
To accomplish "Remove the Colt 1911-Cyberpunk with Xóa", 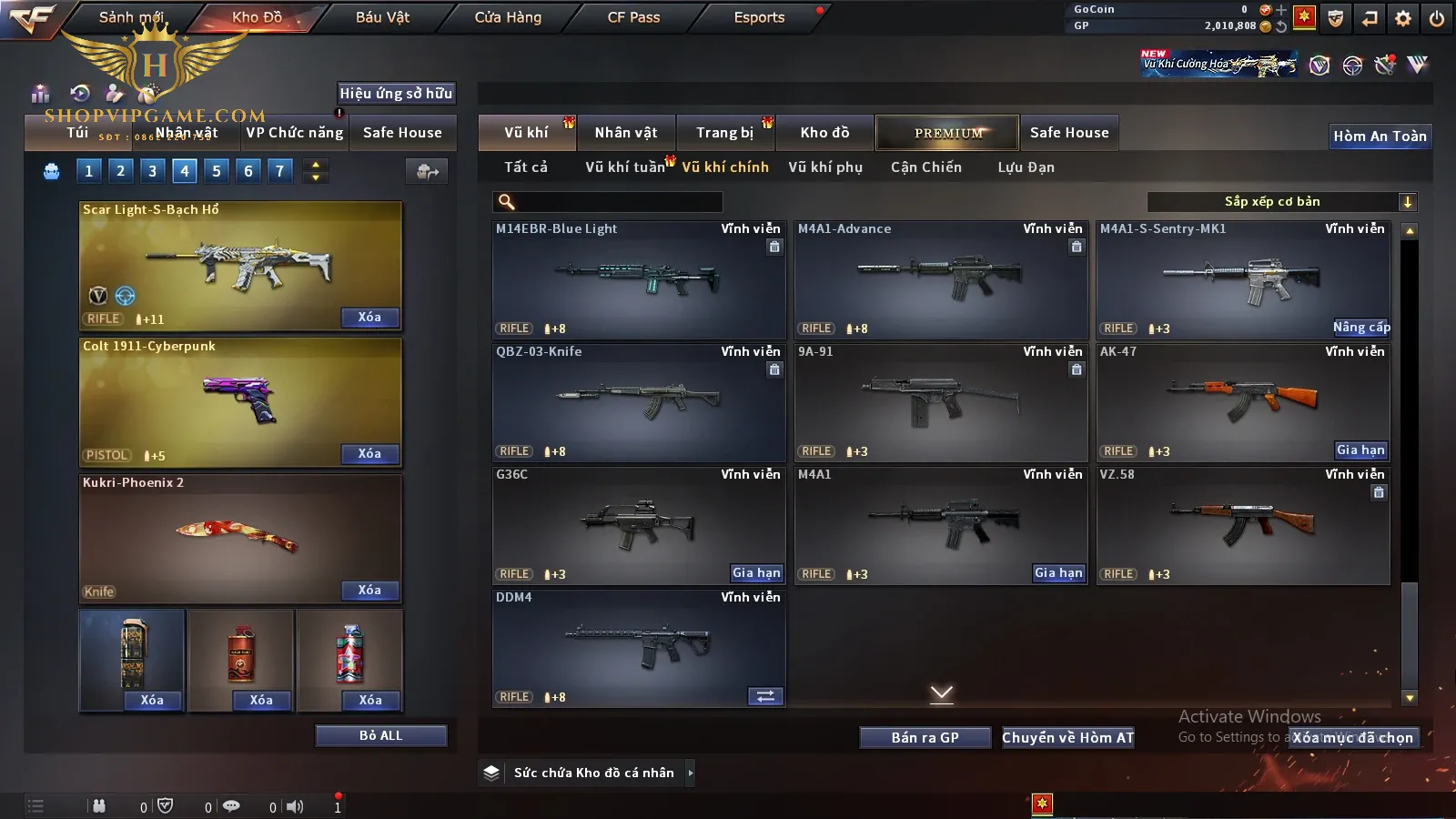I will (x=369, y=453).
